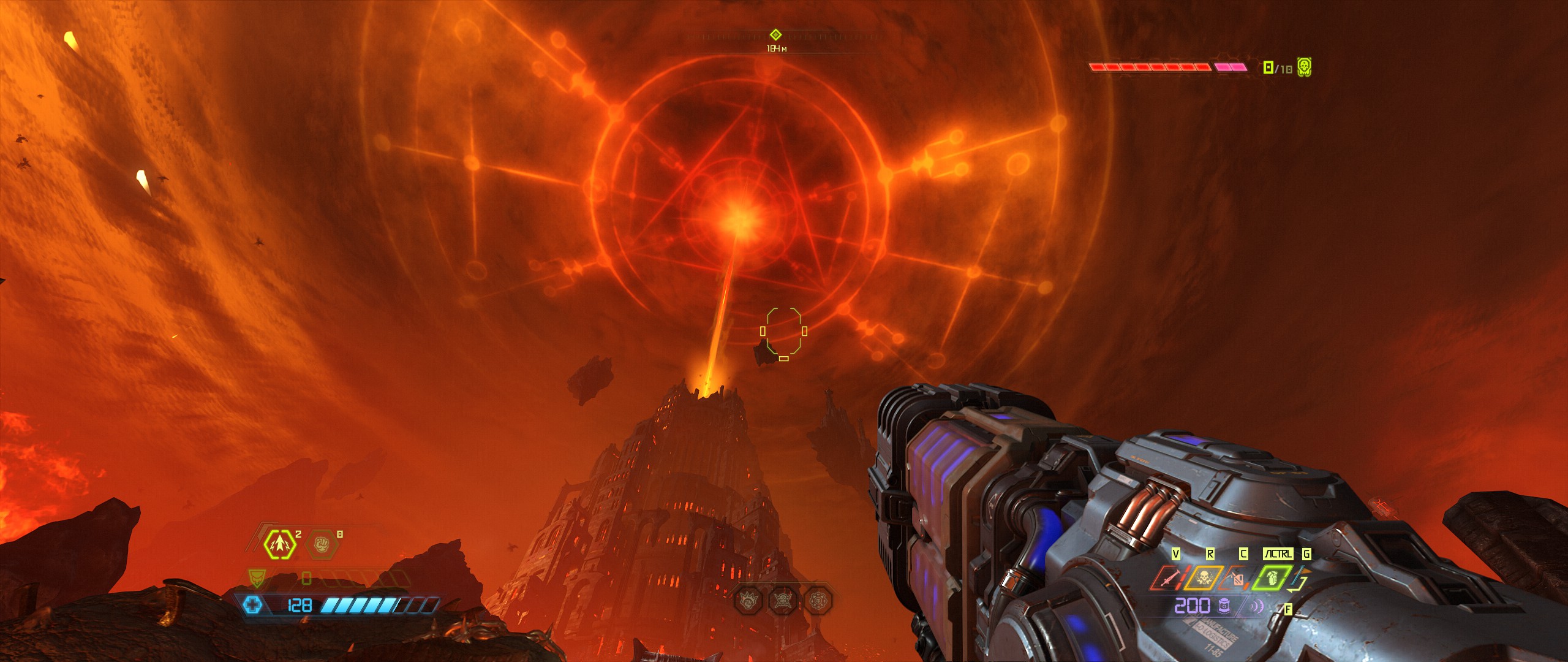The image size is (1568, 662).
Task: Choose the circular sigil rune slot
Action: point(818,599)
